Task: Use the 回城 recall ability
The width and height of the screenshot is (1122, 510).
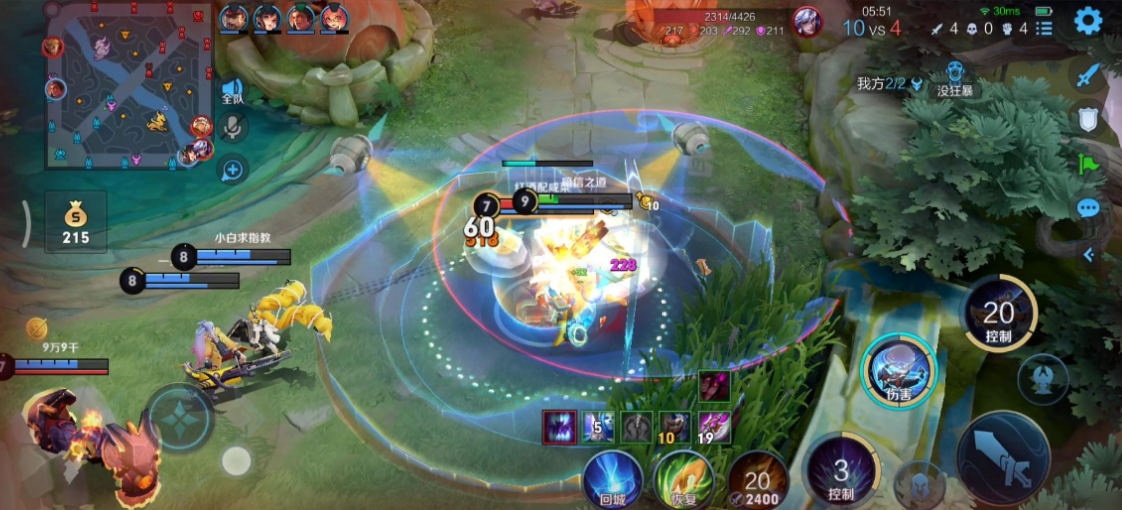Action: click(612, 478)
